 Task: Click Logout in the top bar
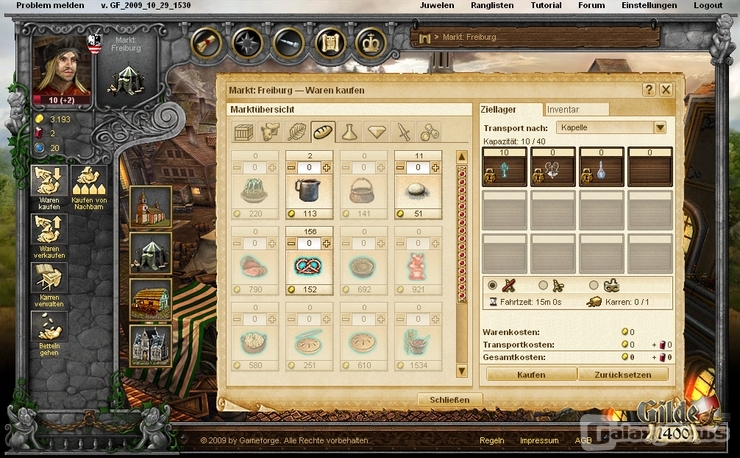[708, 6]
